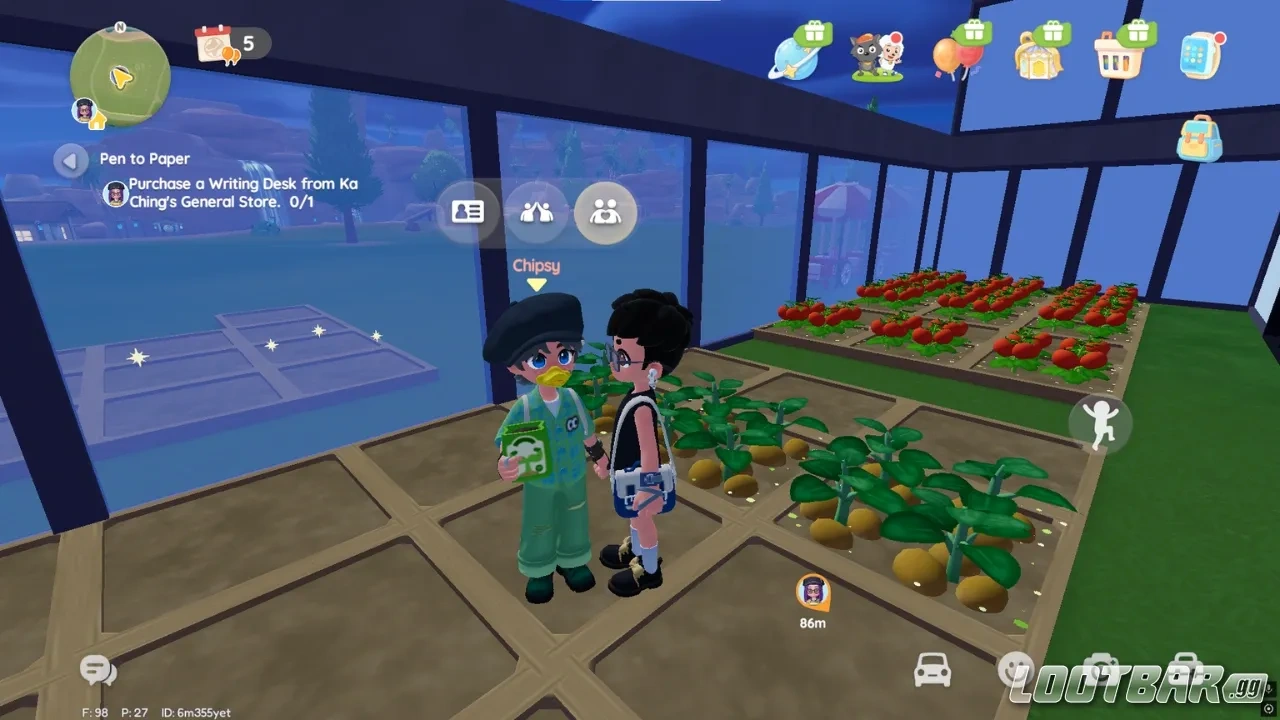
Task: Open the player ID card tab above Chipsy
Action: click(x=468, y=212)
